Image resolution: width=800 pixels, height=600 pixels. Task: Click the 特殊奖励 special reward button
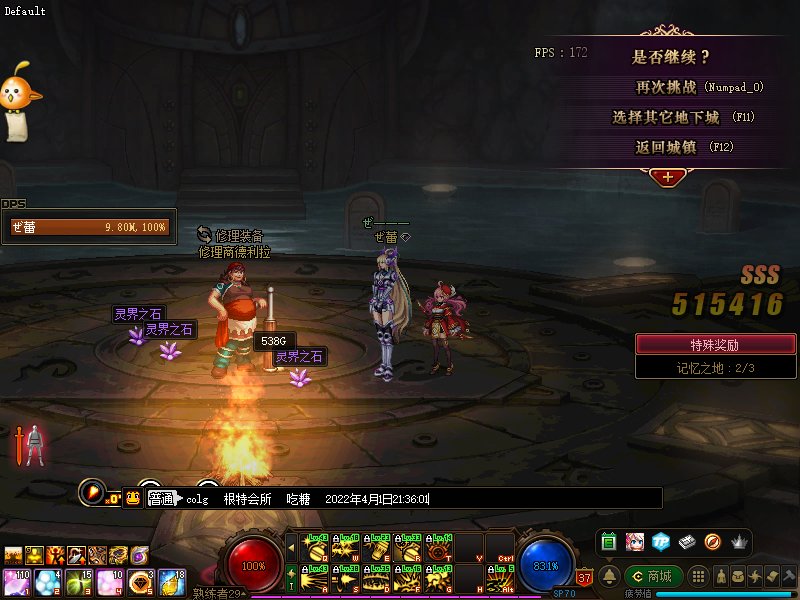click(715, 344)
